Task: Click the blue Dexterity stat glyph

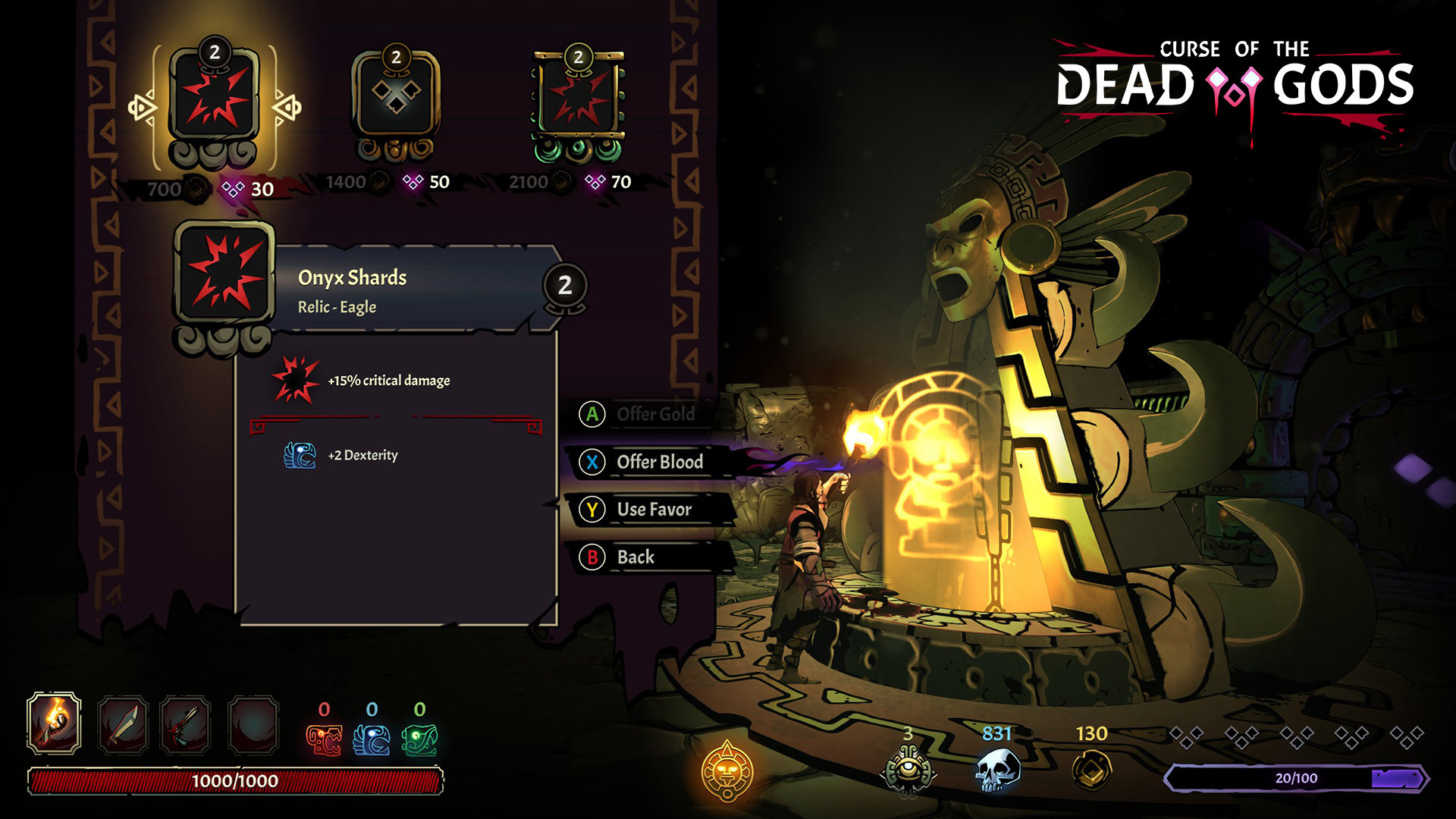Action: [x=372, y=739]
